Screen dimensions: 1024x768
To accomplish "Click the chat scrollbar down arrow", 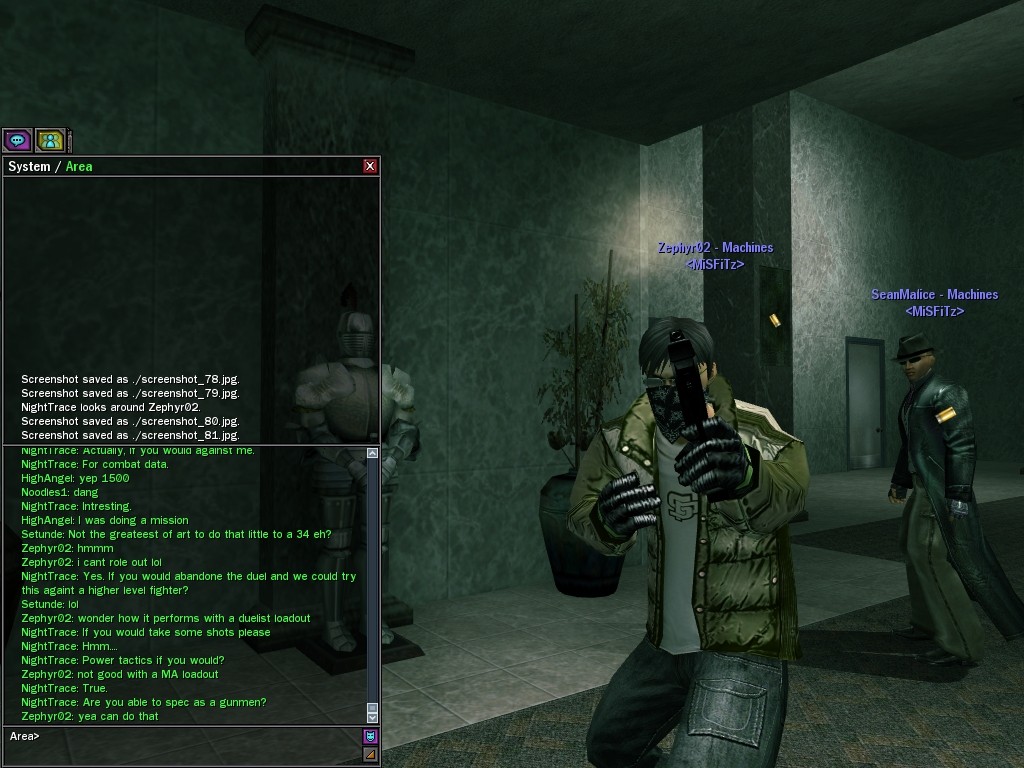I will click(372, 717).
